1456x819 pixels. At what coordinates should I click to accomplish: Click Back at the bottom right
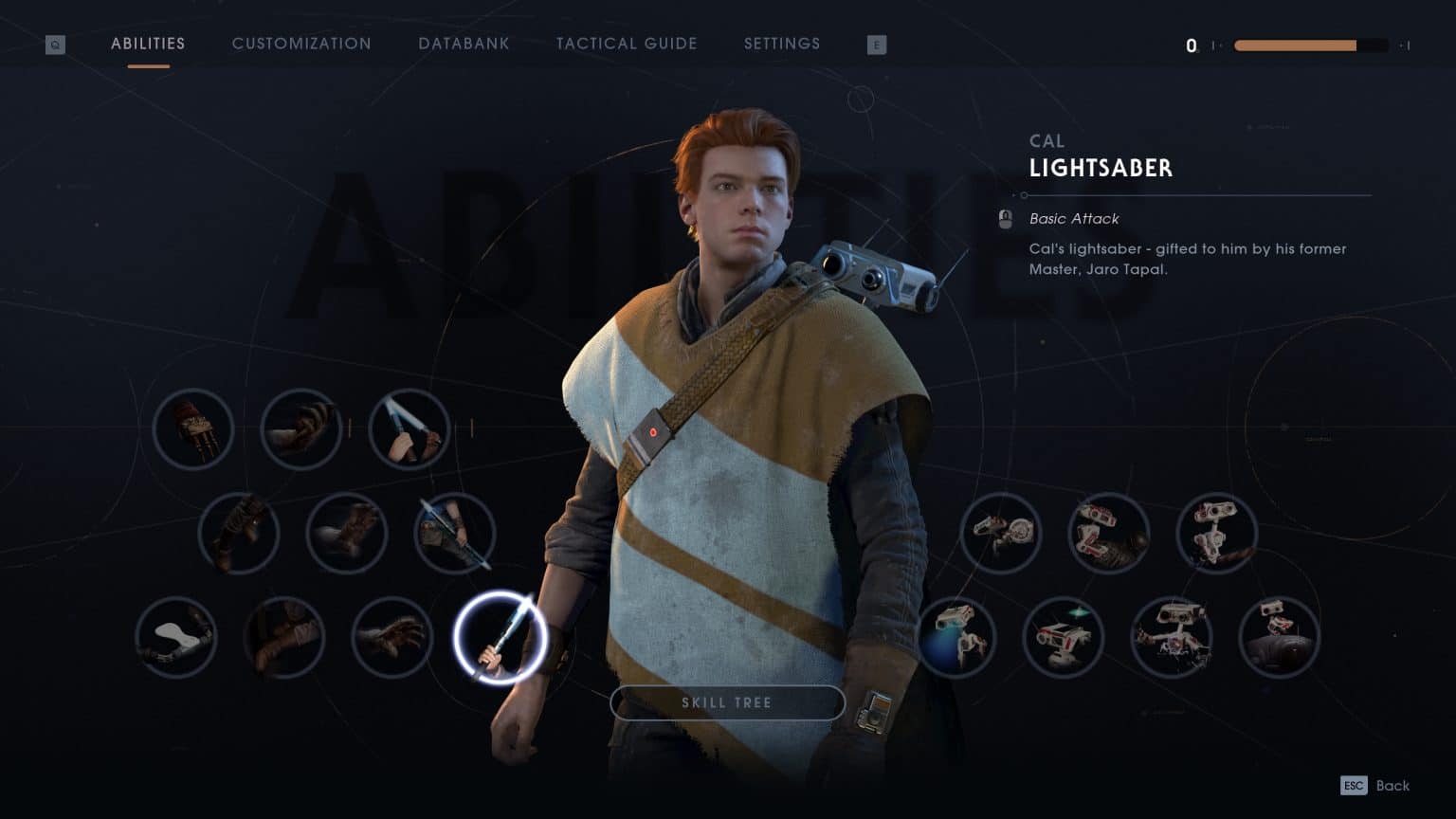tap(1392, 785)
